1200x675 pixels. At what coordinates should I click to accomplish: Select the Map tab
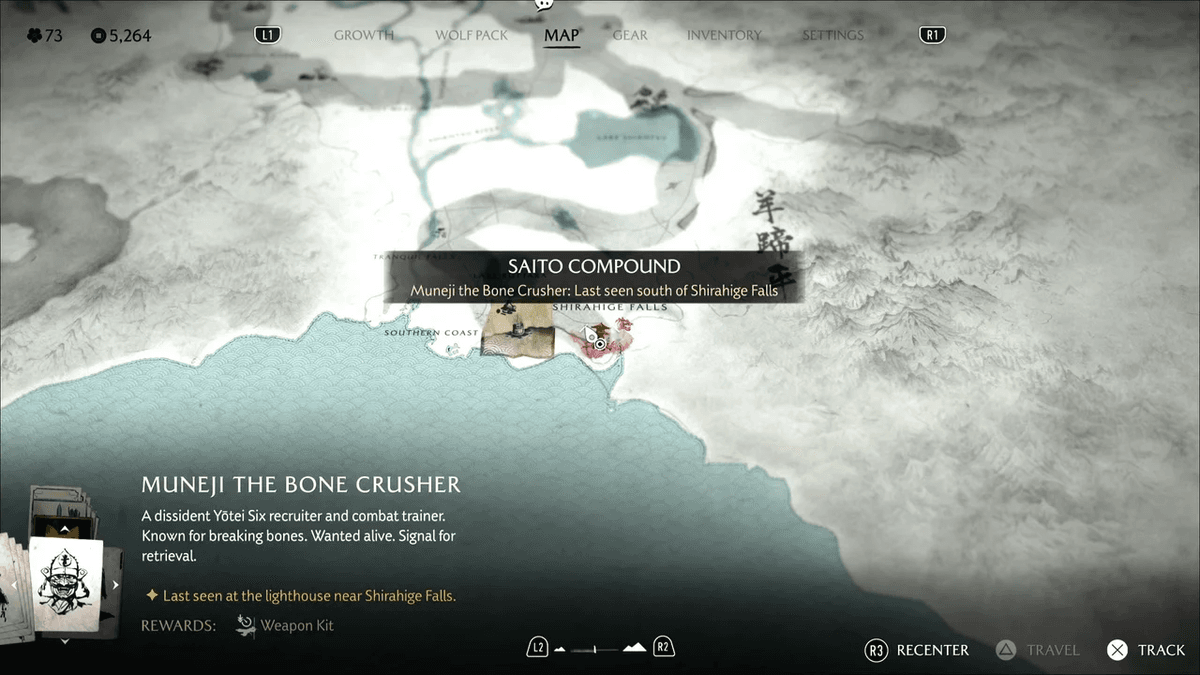[561, 35]
